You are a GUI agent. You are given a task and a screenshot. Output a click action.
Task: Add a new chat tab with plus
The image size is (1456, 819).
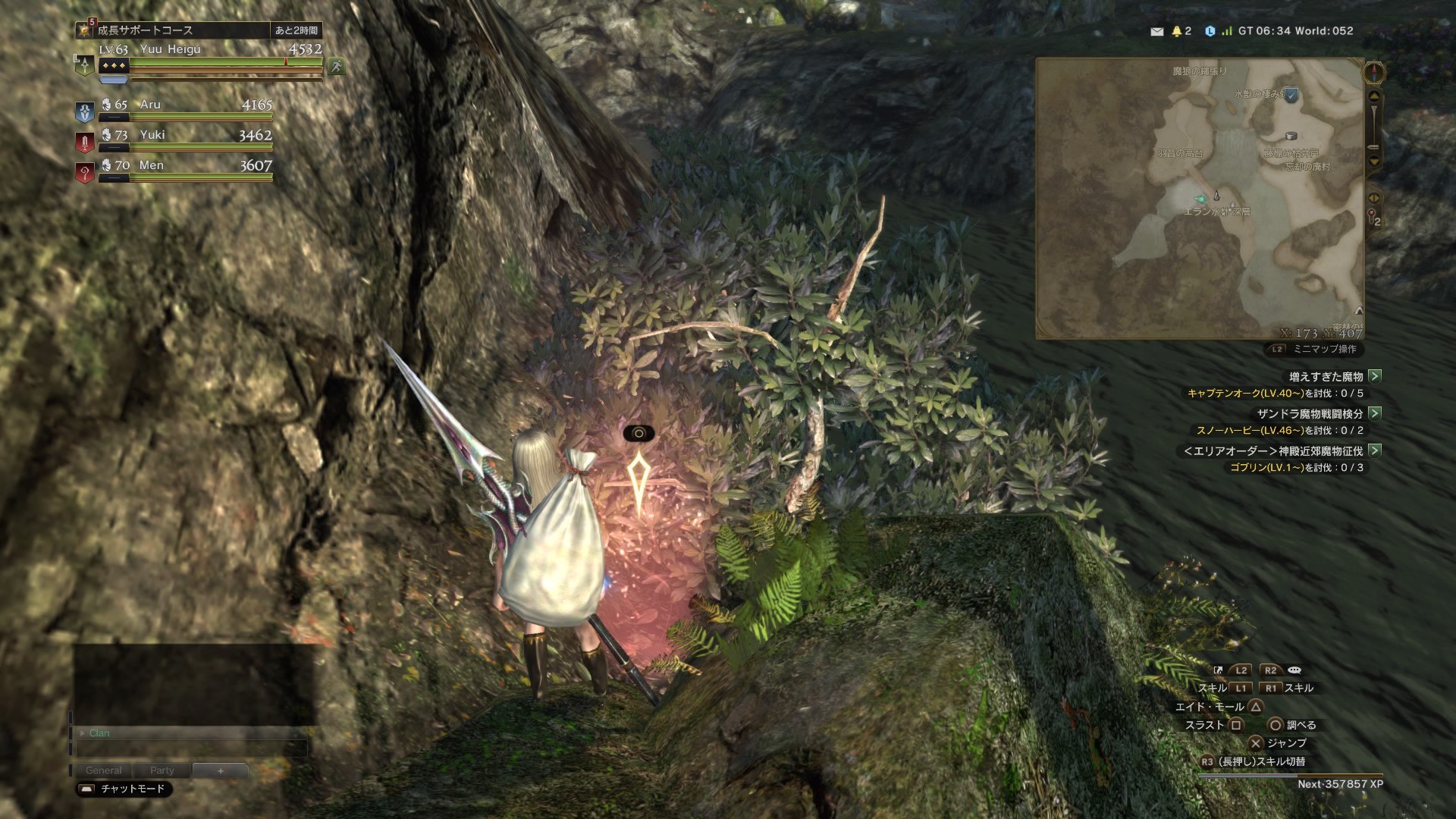pos(221,770)
